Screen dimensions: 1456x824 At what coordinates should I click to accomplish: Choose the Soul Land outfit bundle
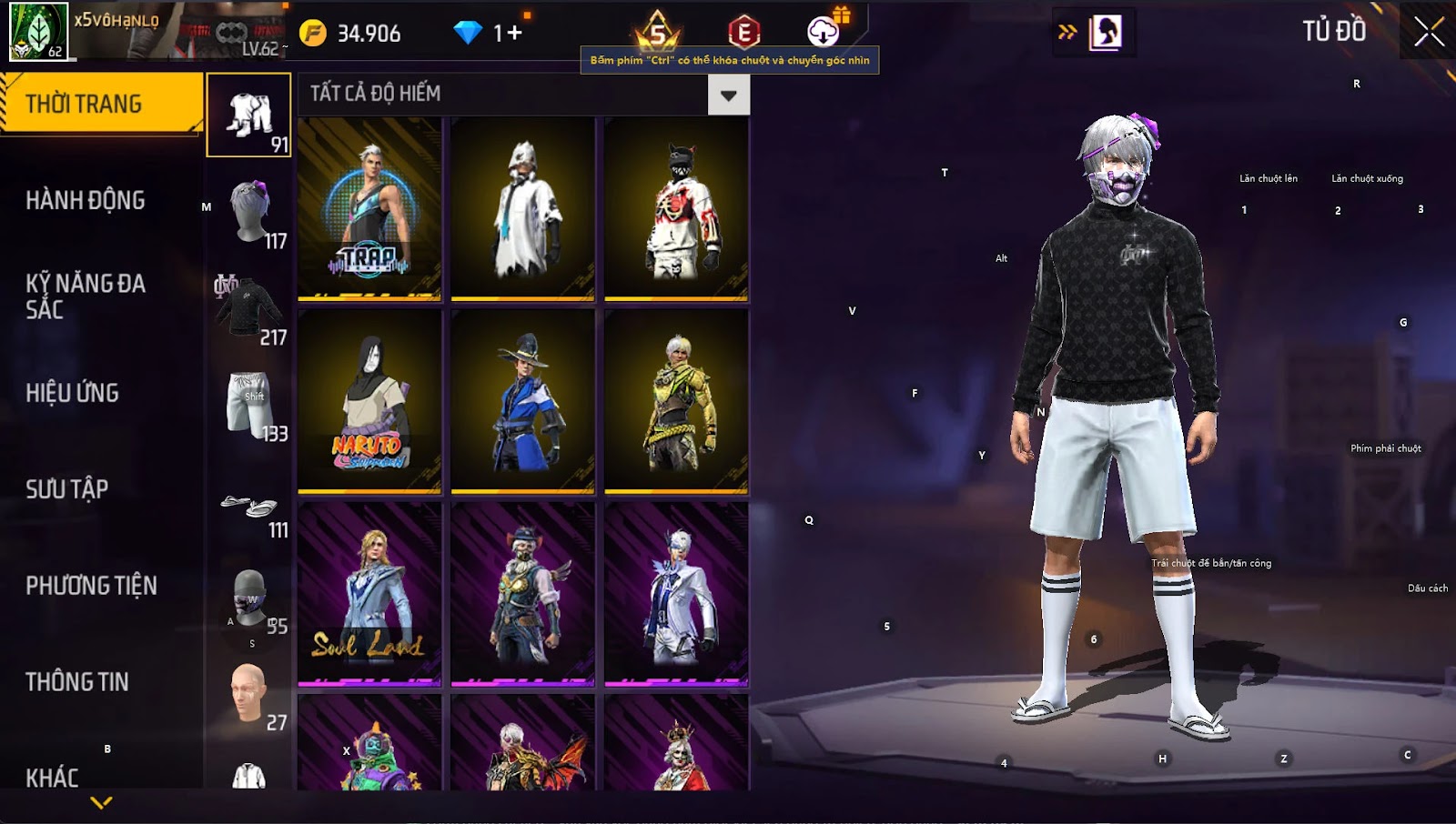[x=369, y=594]
